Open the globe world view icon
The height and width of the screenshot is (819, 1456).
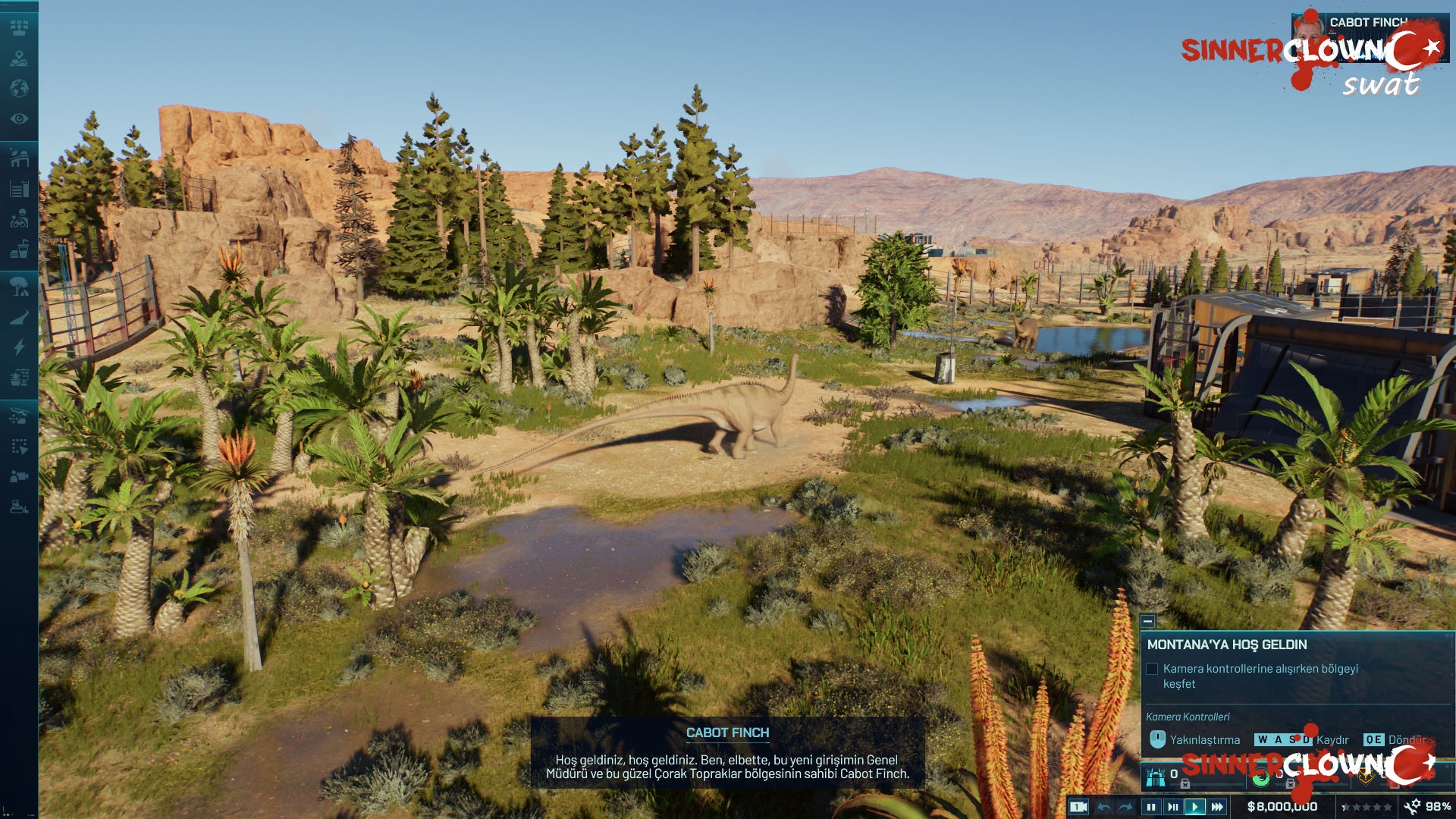tap(19, 89)
